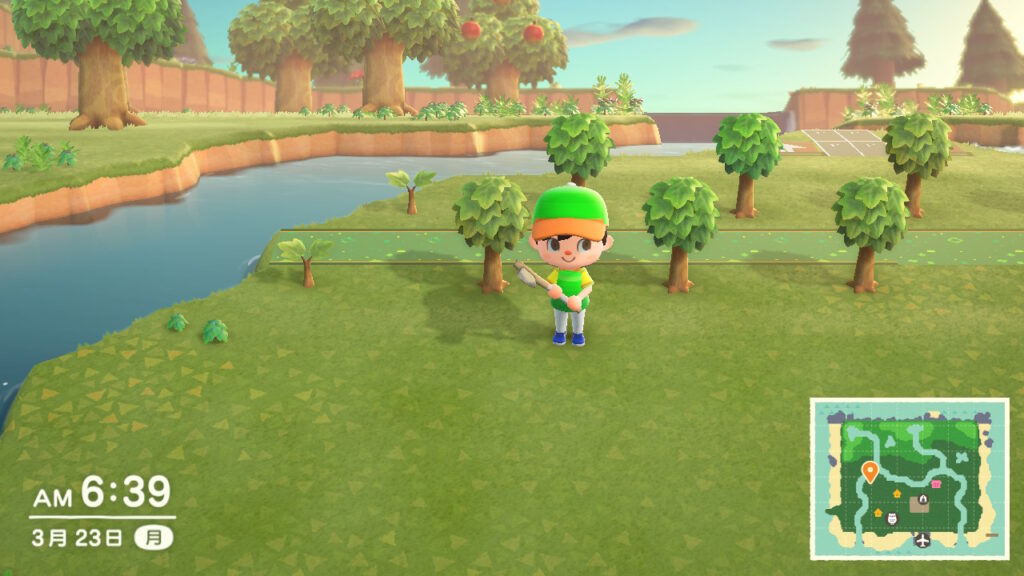The image size is (1024, 576).
Task: Select the museum owl icon on the map
Action: click(892, 517)
